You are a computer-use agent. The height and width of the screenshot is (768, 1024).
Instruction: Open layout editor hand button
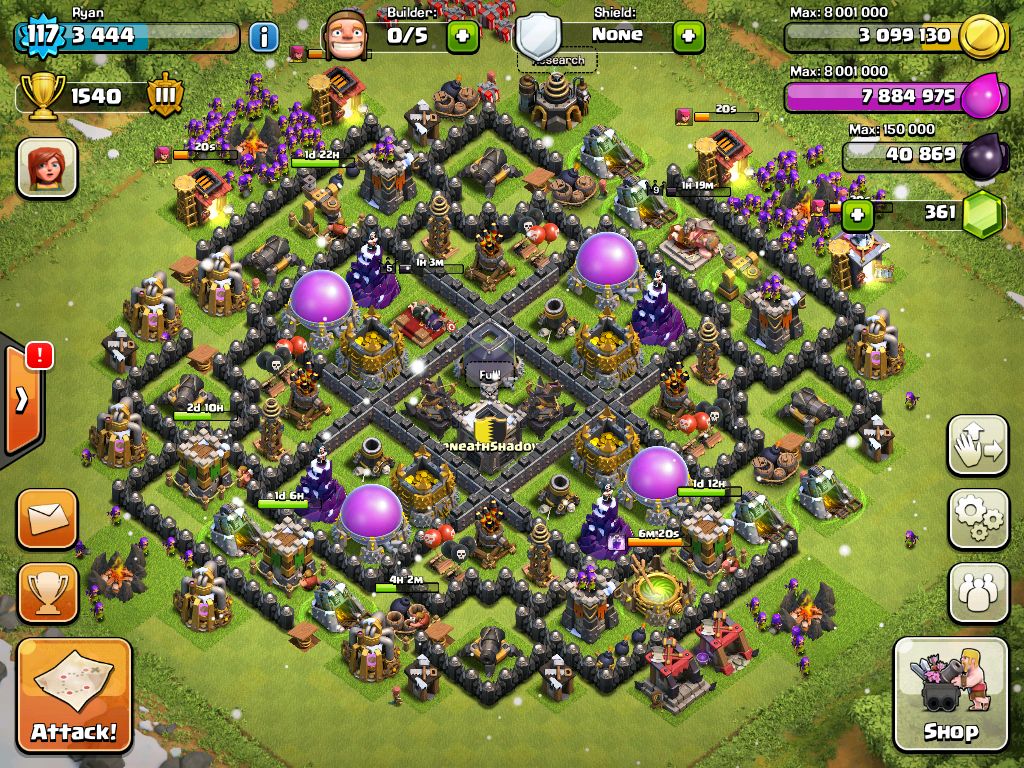pos(978,445)
